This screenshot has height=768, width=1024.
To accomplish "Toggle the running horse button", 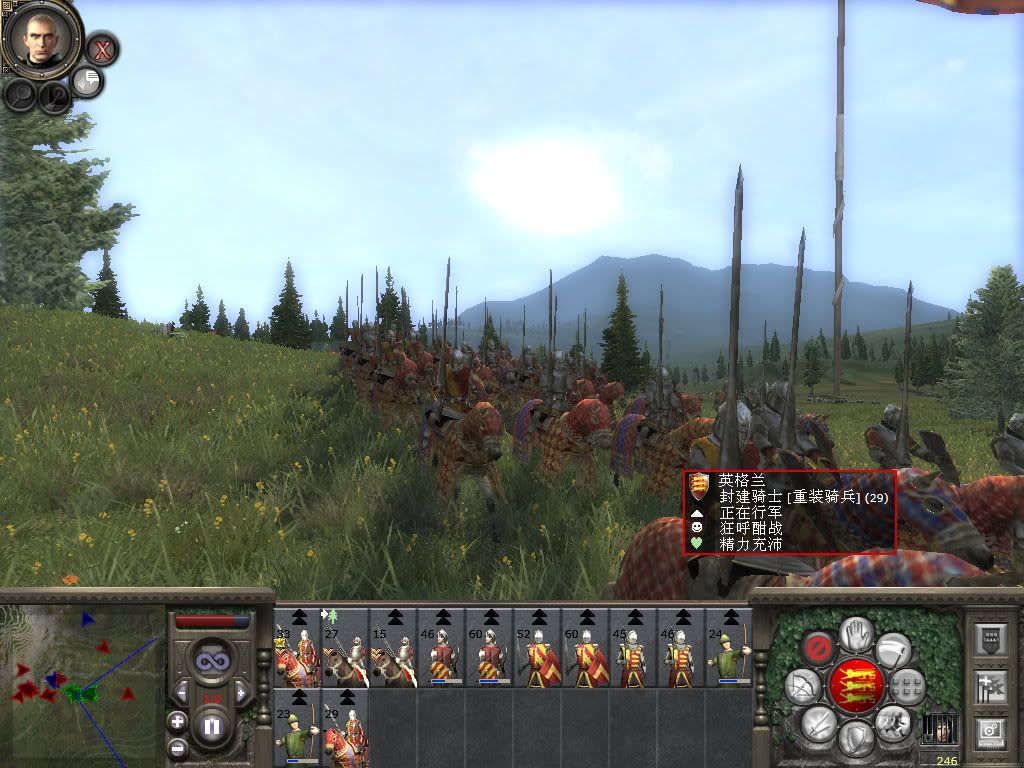I will click(892, 720).
